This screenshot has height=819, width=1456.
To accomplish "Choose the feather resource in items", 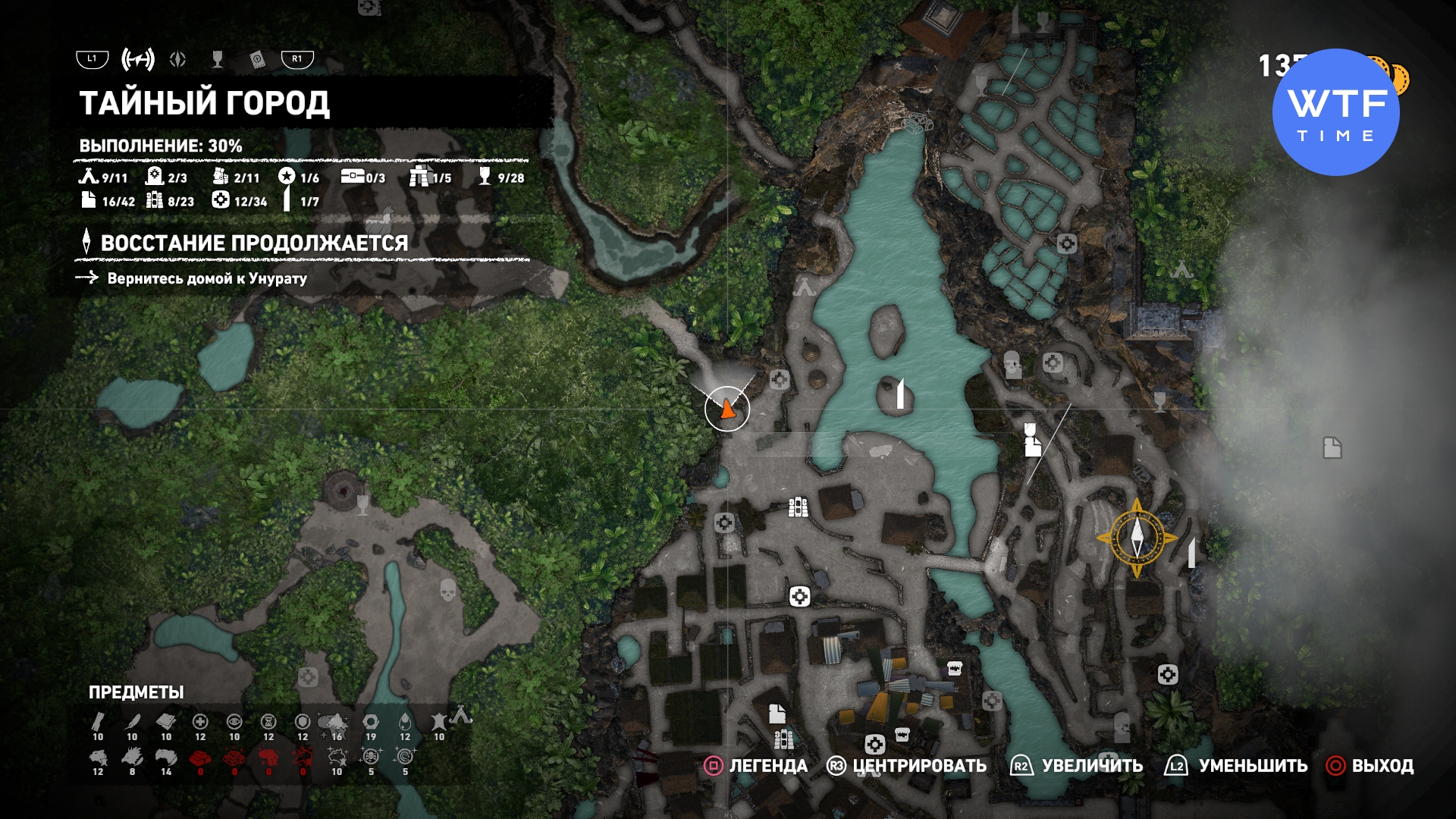I will click(x=133, y=721).
